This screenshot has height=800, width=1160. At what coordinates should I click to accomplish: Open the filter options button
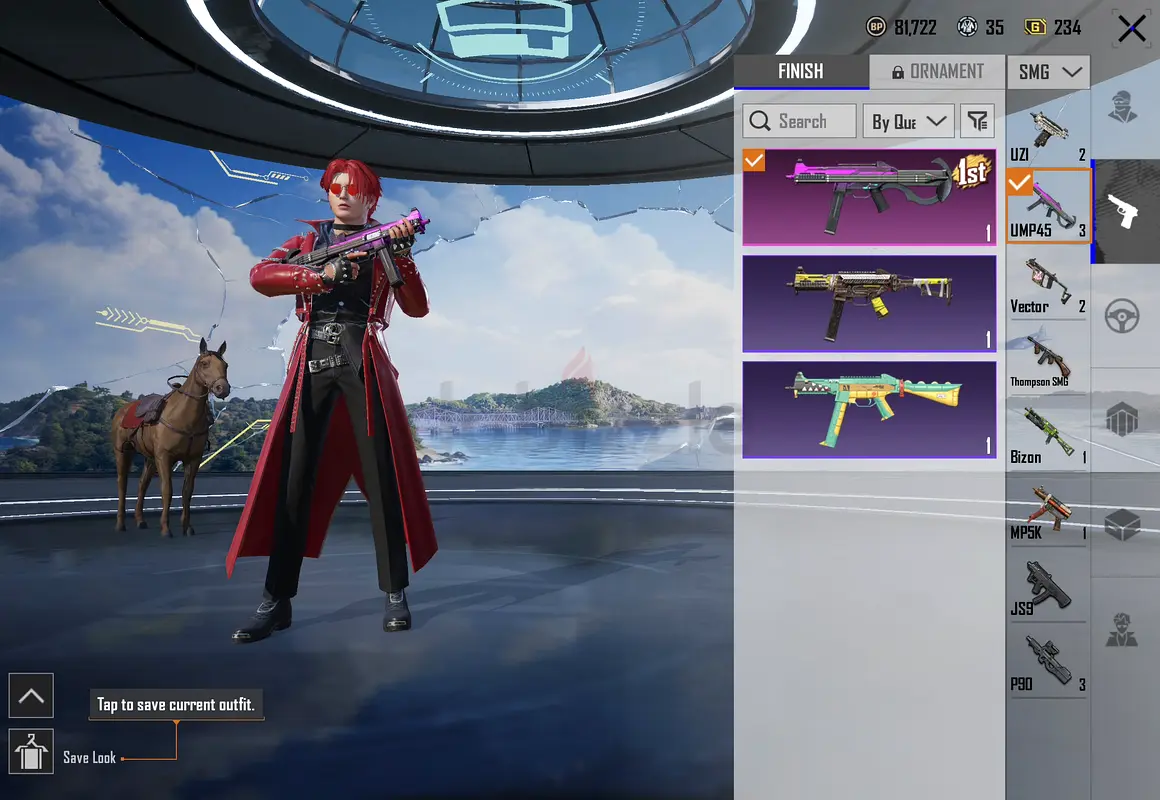pos(977,121)
